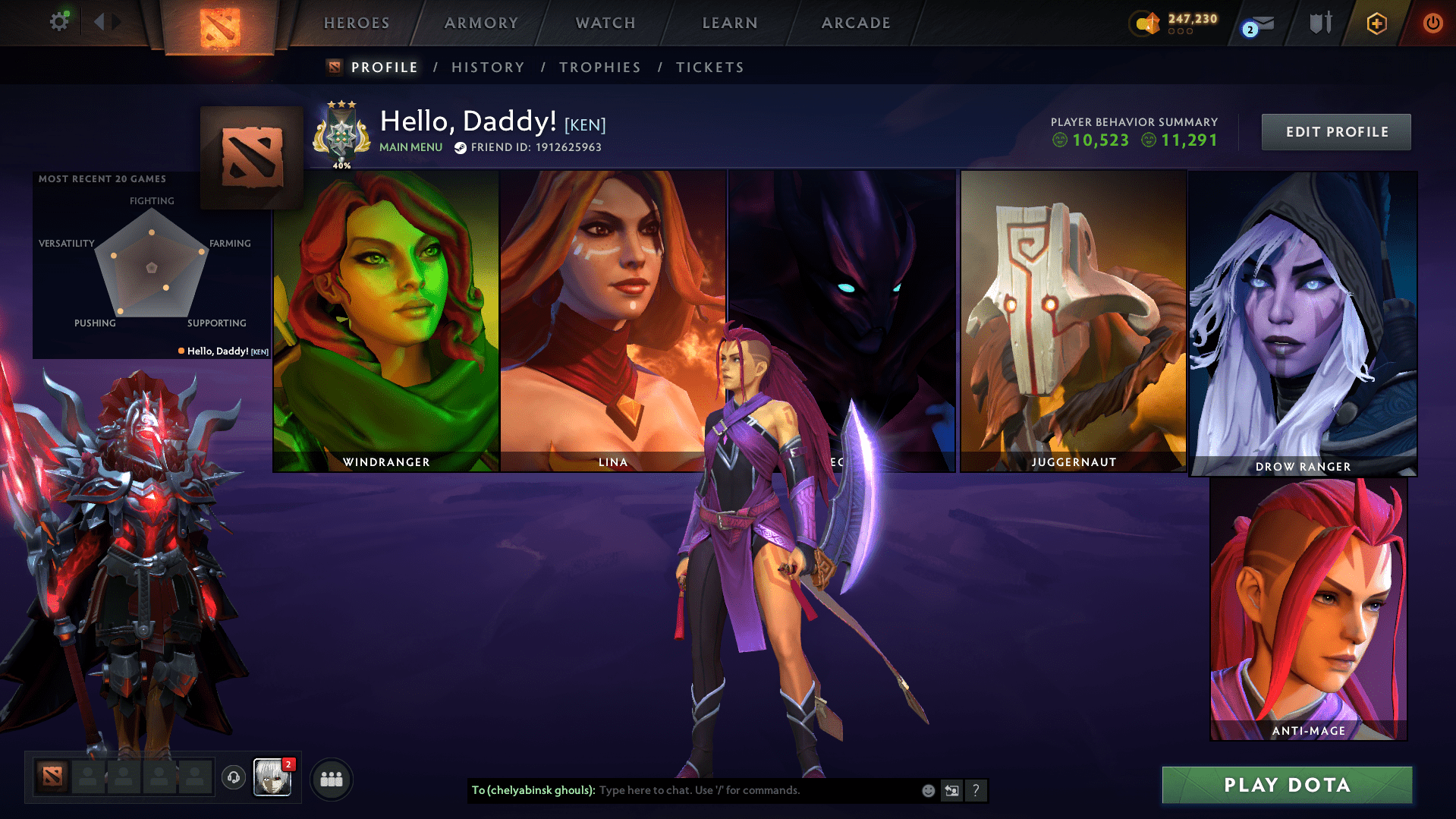Click the power/quit icon
This screenshot has width=1456, height=819.
click(1432, 23)
